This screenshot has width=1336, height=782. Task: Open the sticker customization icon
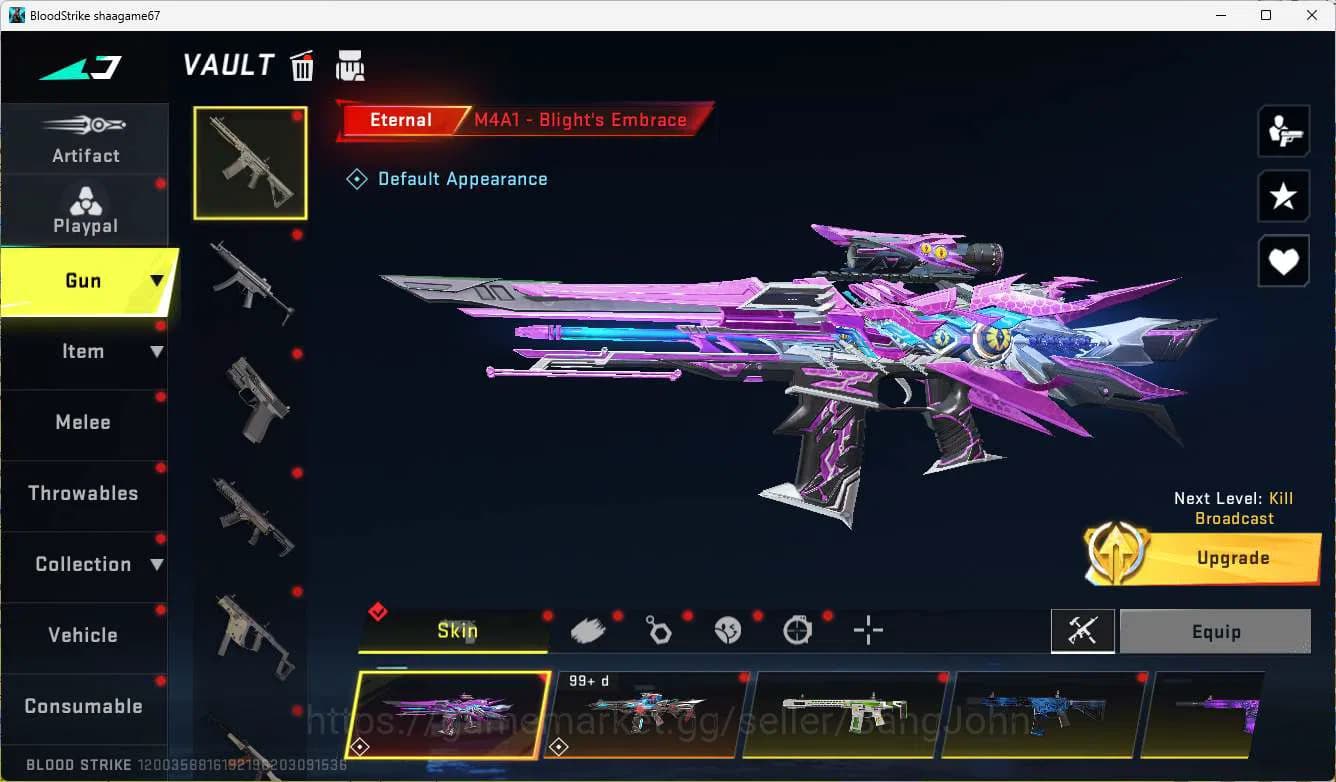[x=727, y=630]
